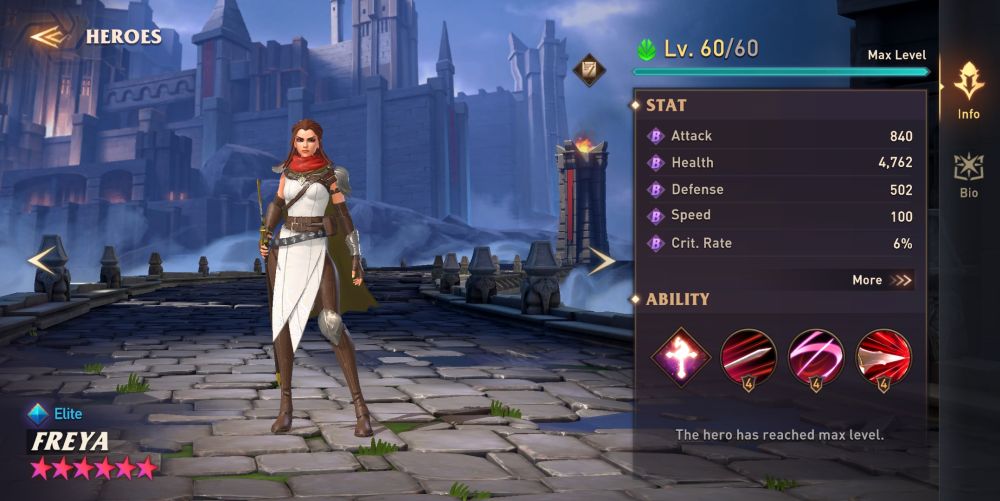The height and width of the screenshot is (501, 1000).
Task: View the next hero with right arrow
Action: (x=601, y=261)
